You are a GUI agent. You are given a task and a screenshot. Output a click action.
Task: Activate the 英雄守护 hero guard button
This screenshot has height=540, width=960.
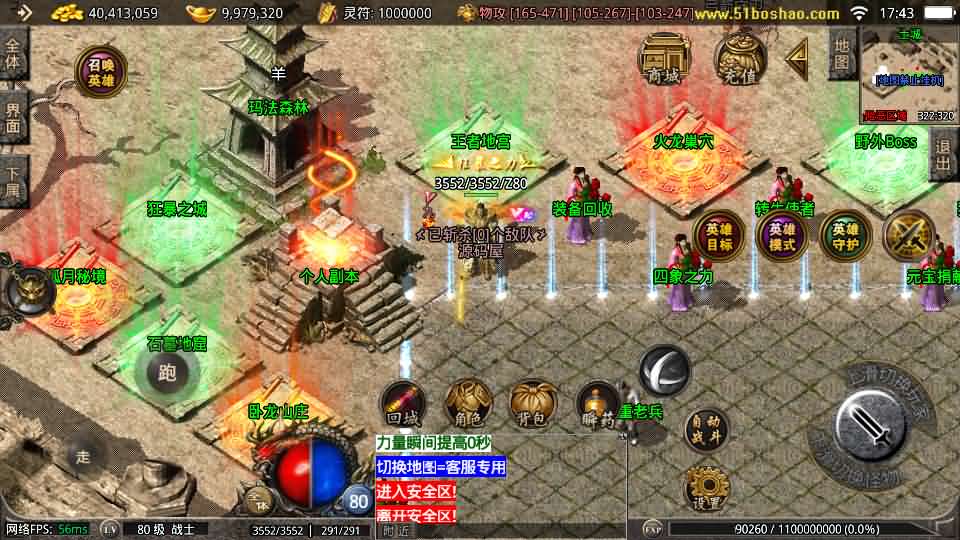point(845,237)
